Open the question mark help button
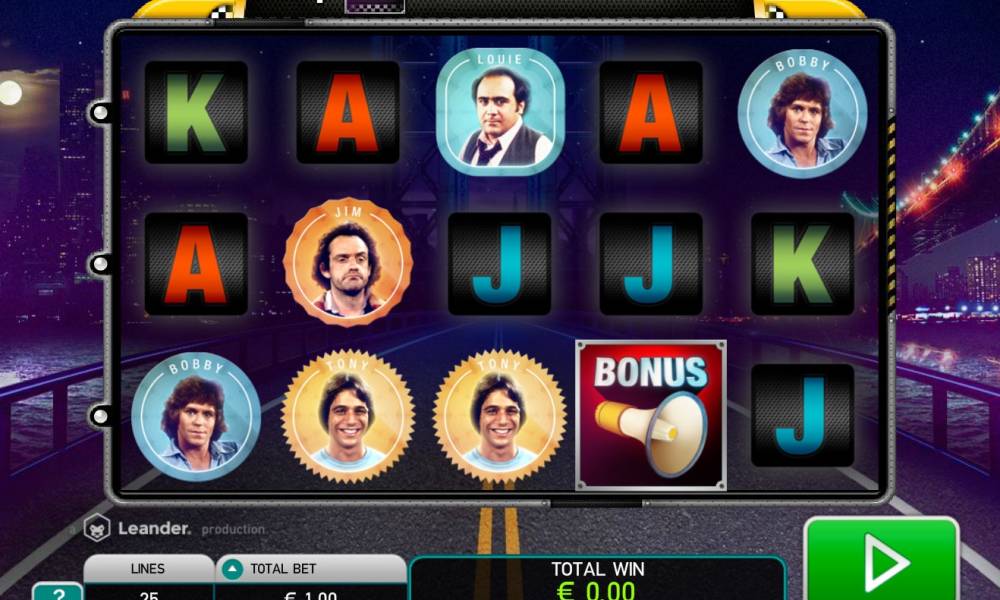 [x=57, y=591]
